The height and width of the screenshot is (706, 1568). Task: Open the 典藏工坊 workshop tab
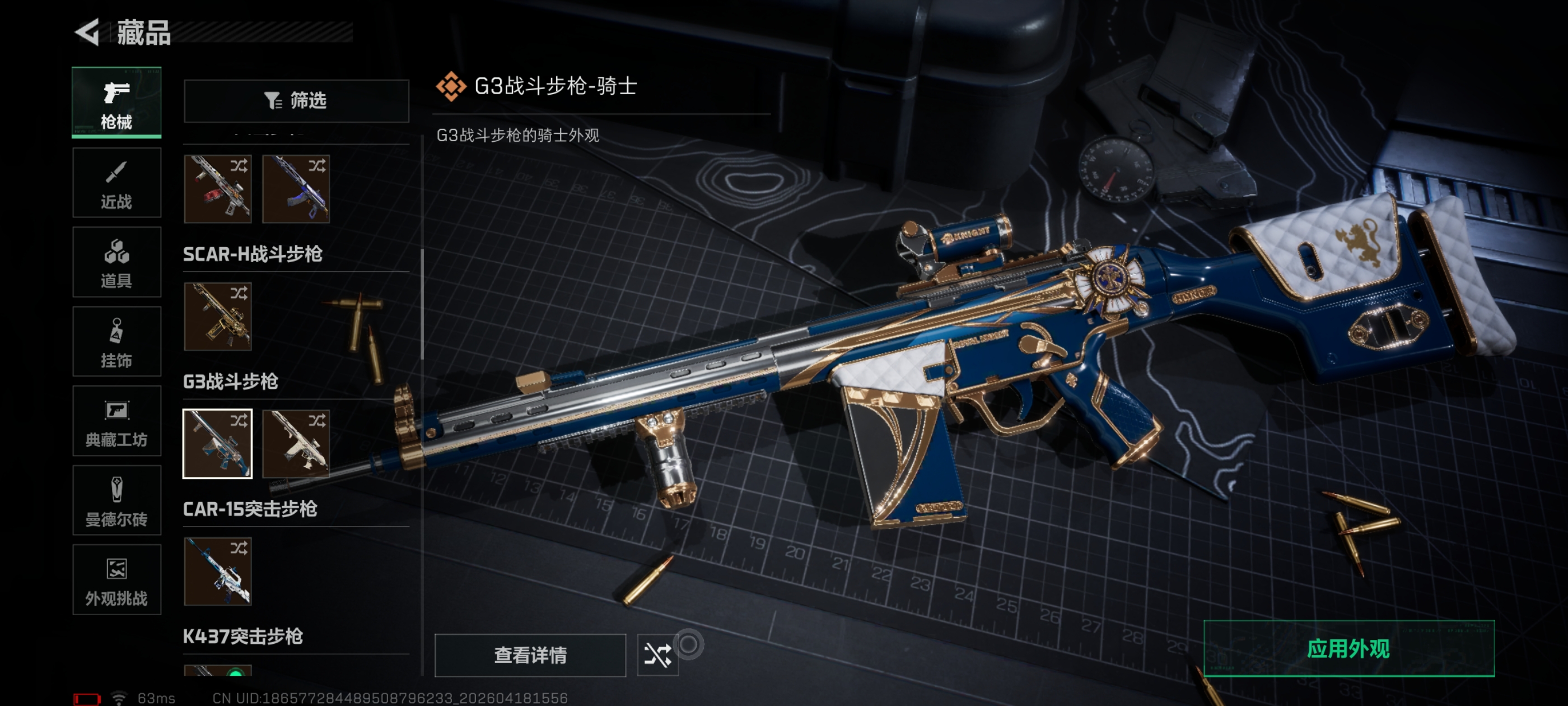point(116,421)
